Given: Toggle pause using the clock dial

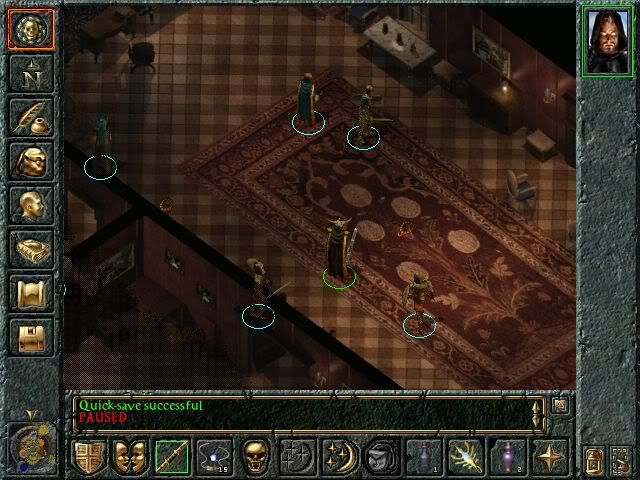Looking at the screenshot, I should 29,443.
